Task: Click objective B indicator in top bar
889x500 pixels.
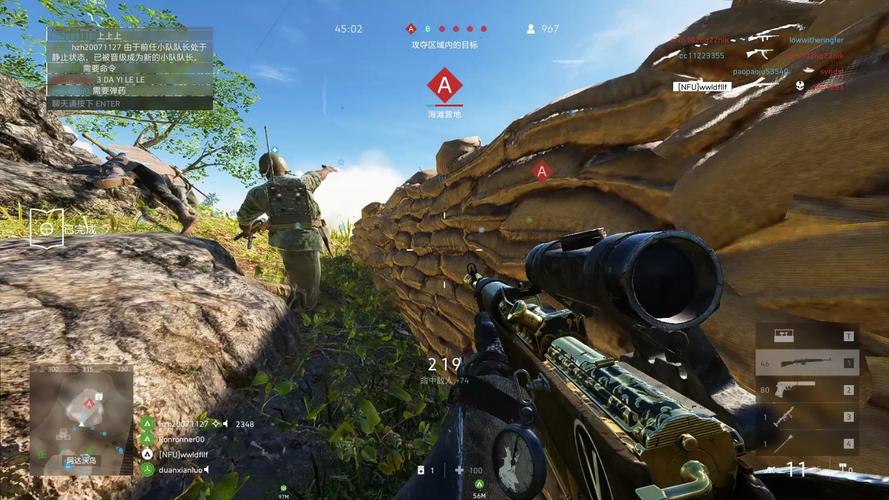Action: [427, 29]
